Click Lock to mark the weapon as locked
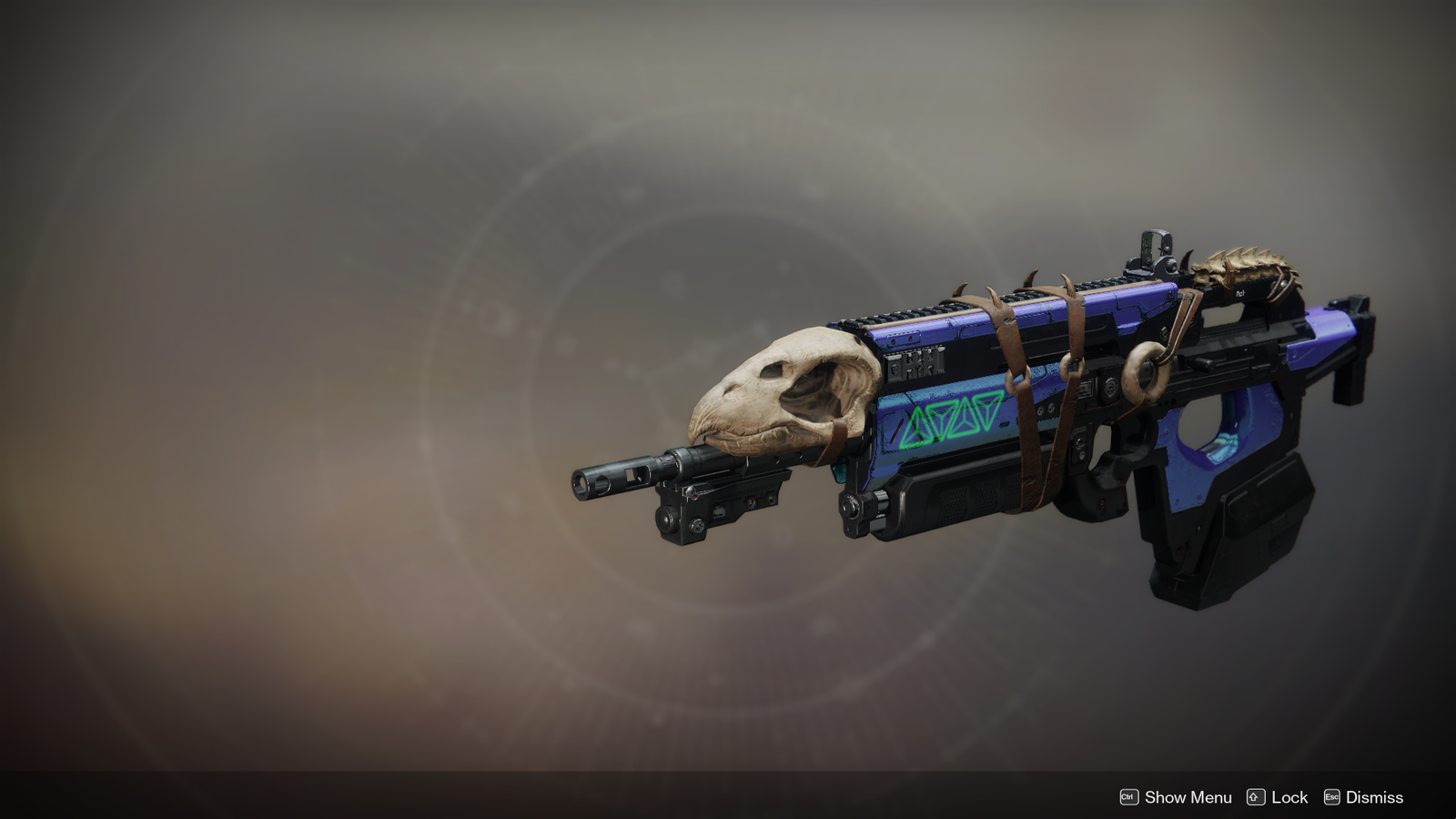 click(x=1288, y=797)
